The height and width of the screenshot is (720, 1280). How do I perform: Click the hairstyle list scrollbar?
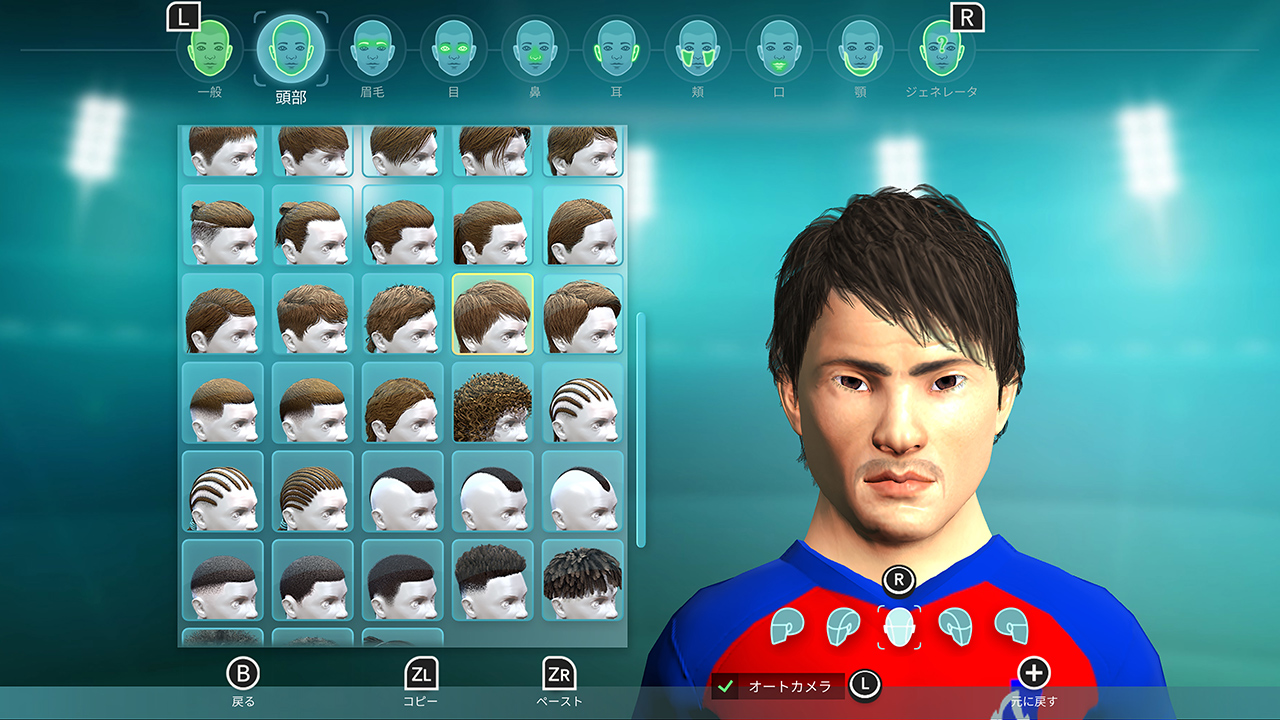[x=641, y=430]
